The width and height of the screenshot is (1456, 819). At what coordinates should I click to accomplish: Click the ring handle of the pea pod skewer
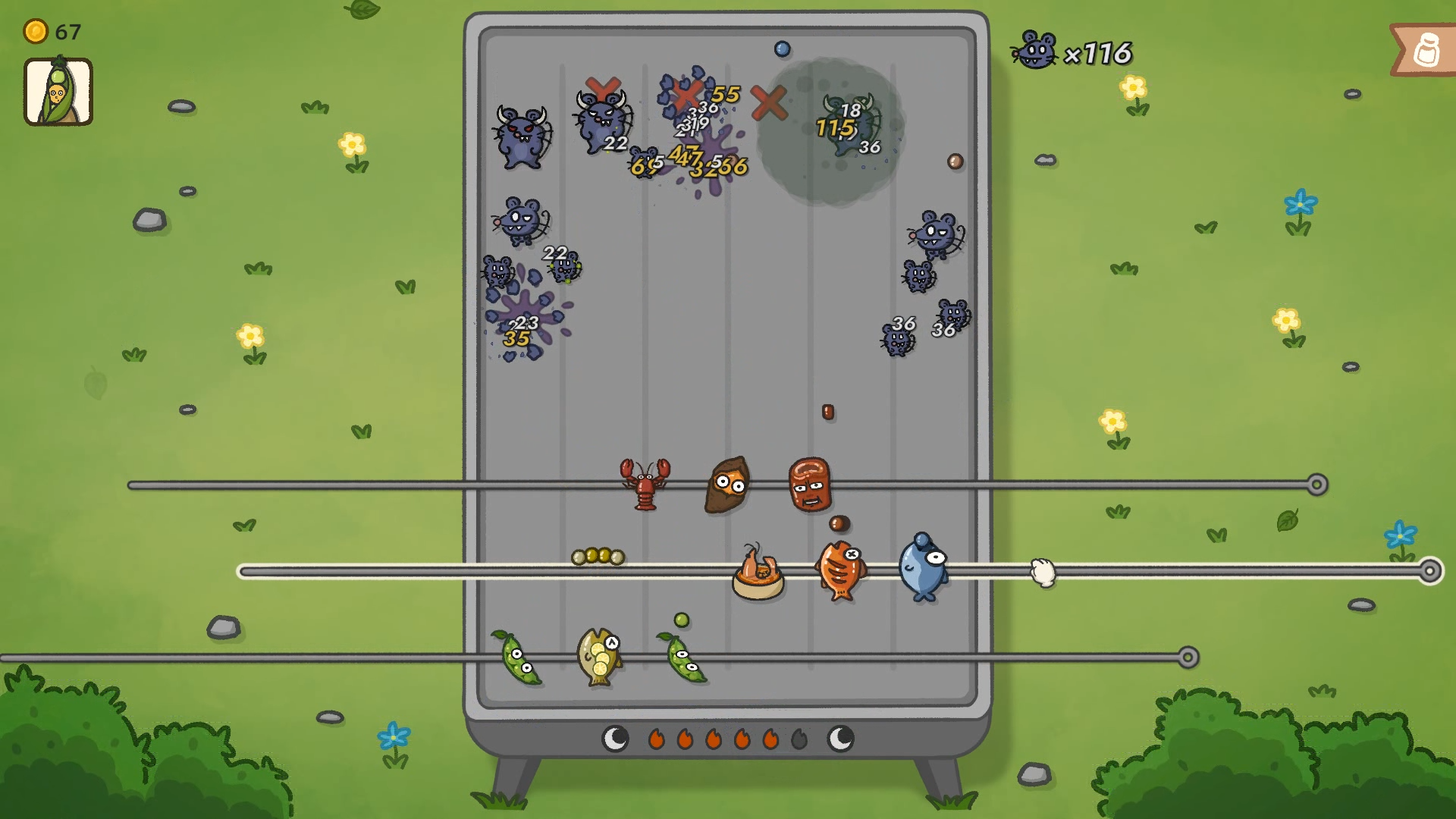tap(1188, 657)
